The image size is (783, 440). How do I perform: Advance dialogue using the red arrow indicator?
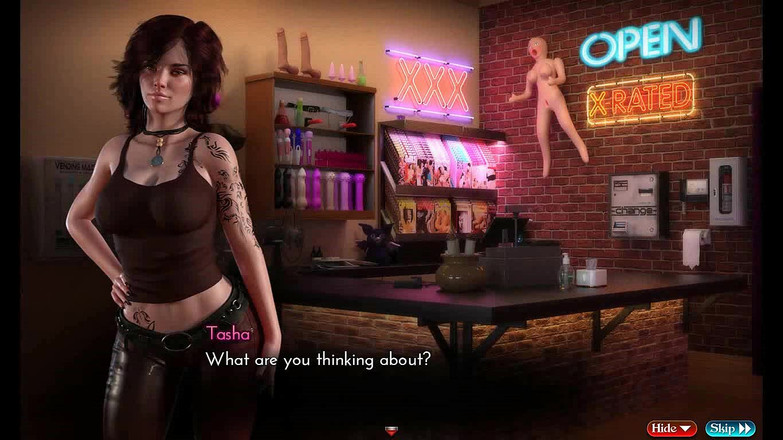(x=391, y=432)
